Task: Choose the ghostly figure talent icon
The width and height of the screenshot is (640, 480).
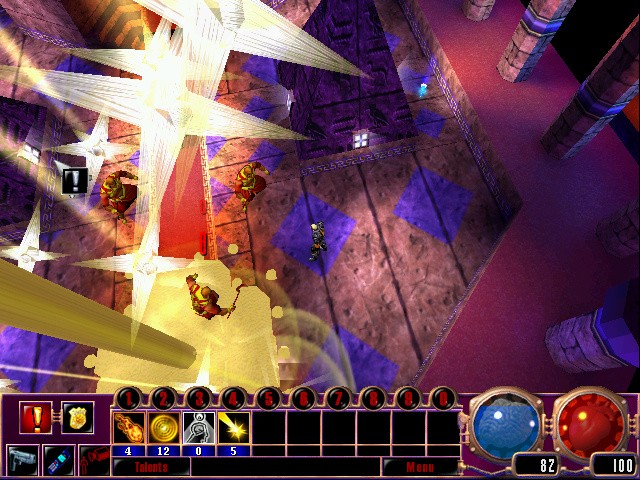Action: coord(198,428)
